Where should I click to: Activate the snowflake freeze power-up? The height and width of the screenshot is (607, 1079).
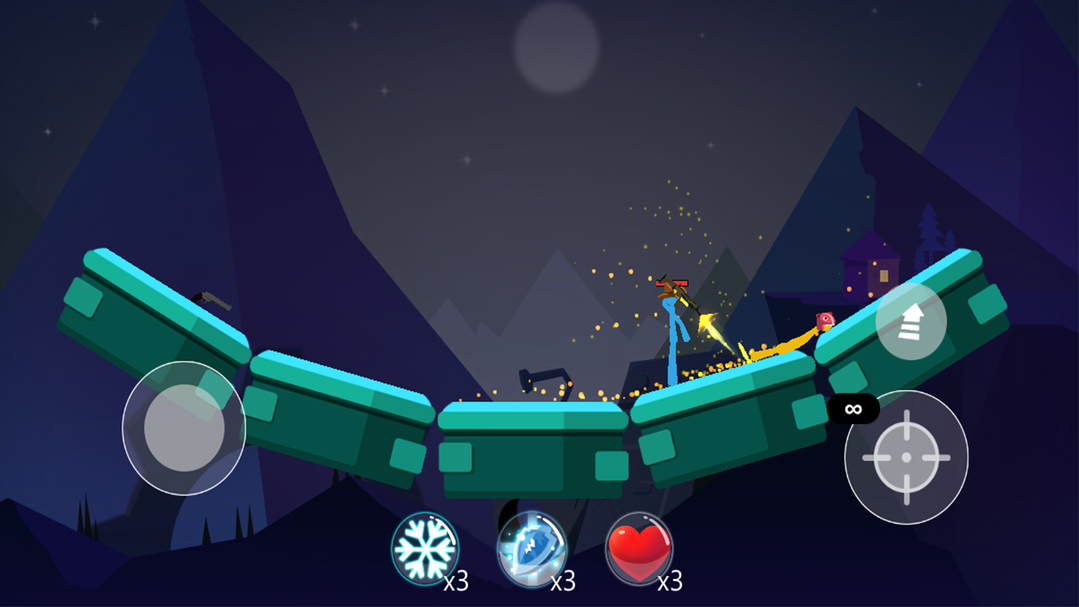425,549
